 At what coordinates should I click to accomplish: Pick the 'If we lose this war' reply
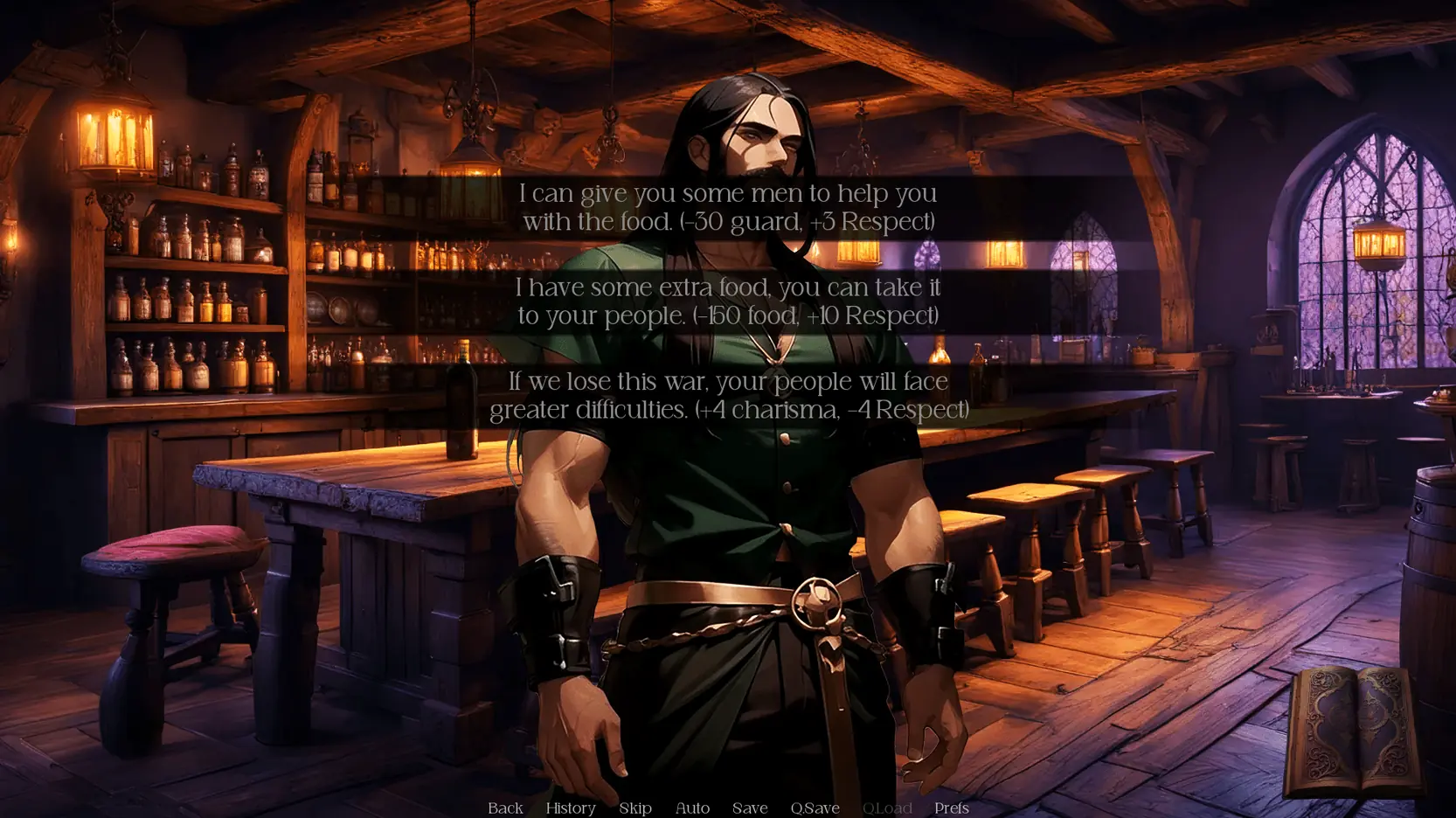click(x=728, y=396)
